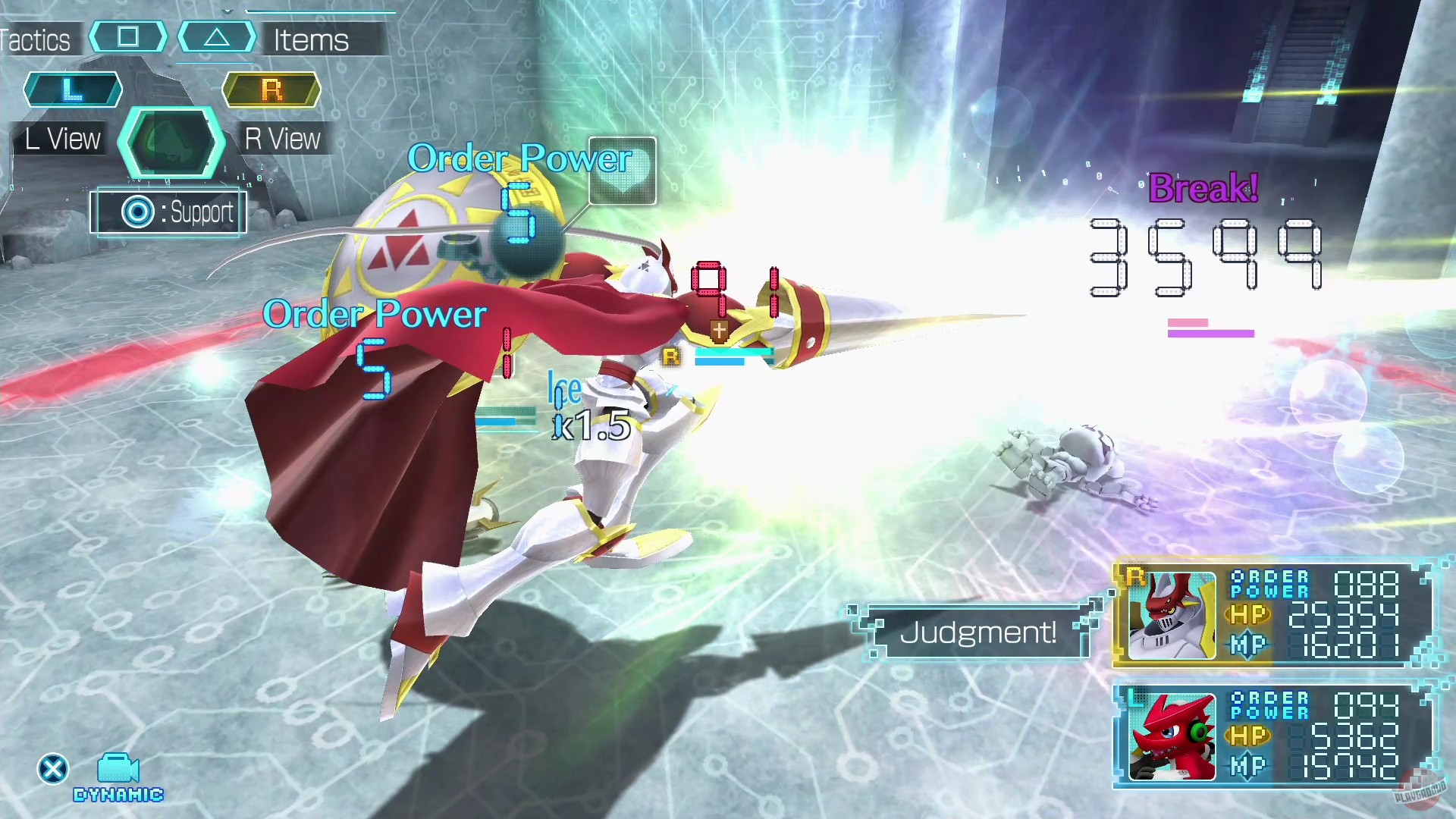The height and width of the screenshot is (819, 1456).
Task: Click the Break! damage indicator
Action: point(1203,188)
